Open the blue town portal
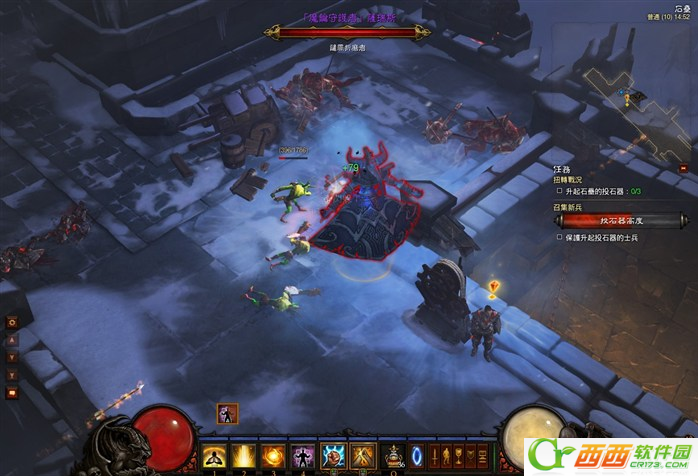 pyautogui.click(x=417, y=457)
